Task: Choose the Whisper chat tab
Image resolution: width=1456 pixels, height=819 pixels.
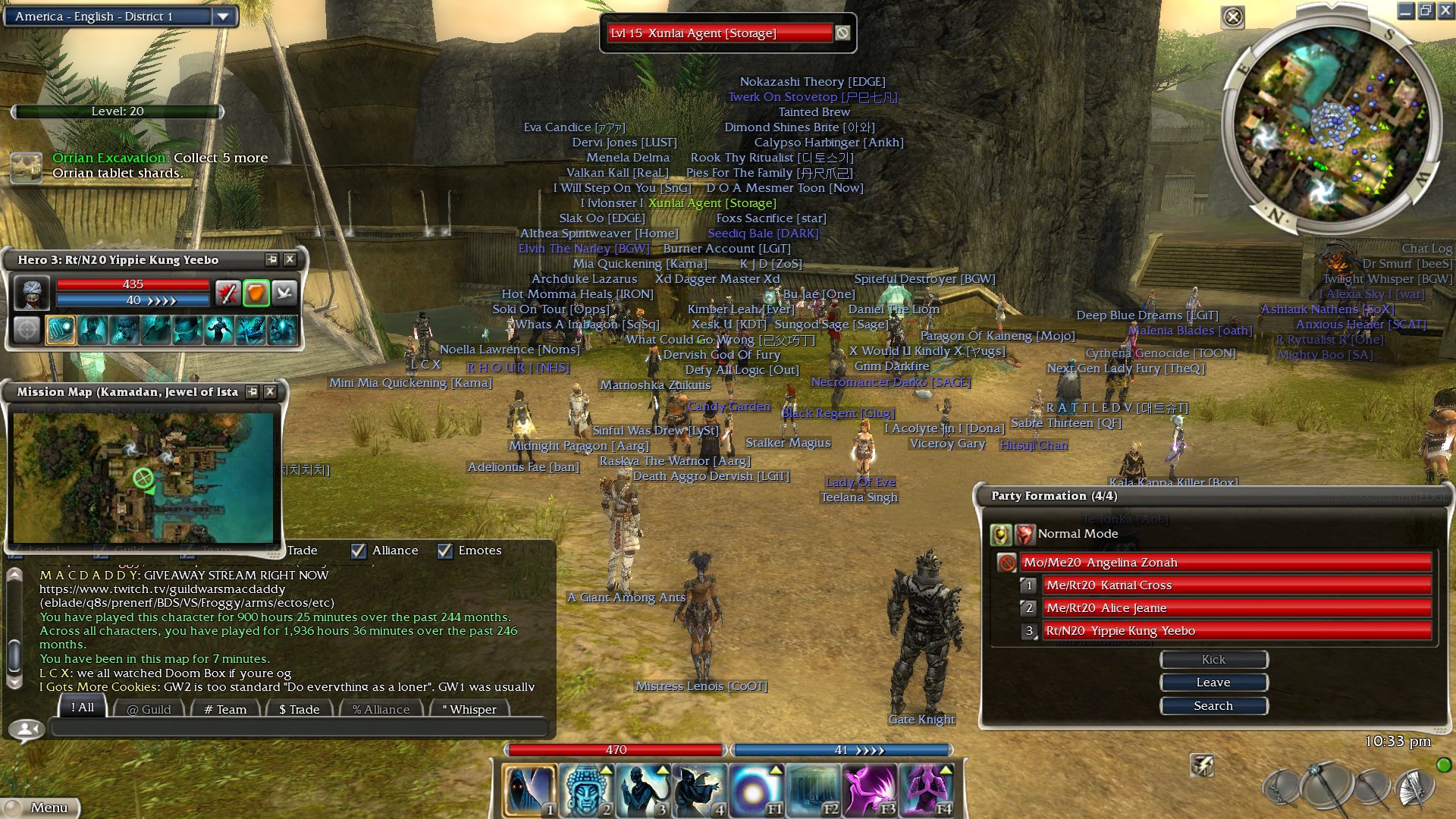Action: coord(469,709)
